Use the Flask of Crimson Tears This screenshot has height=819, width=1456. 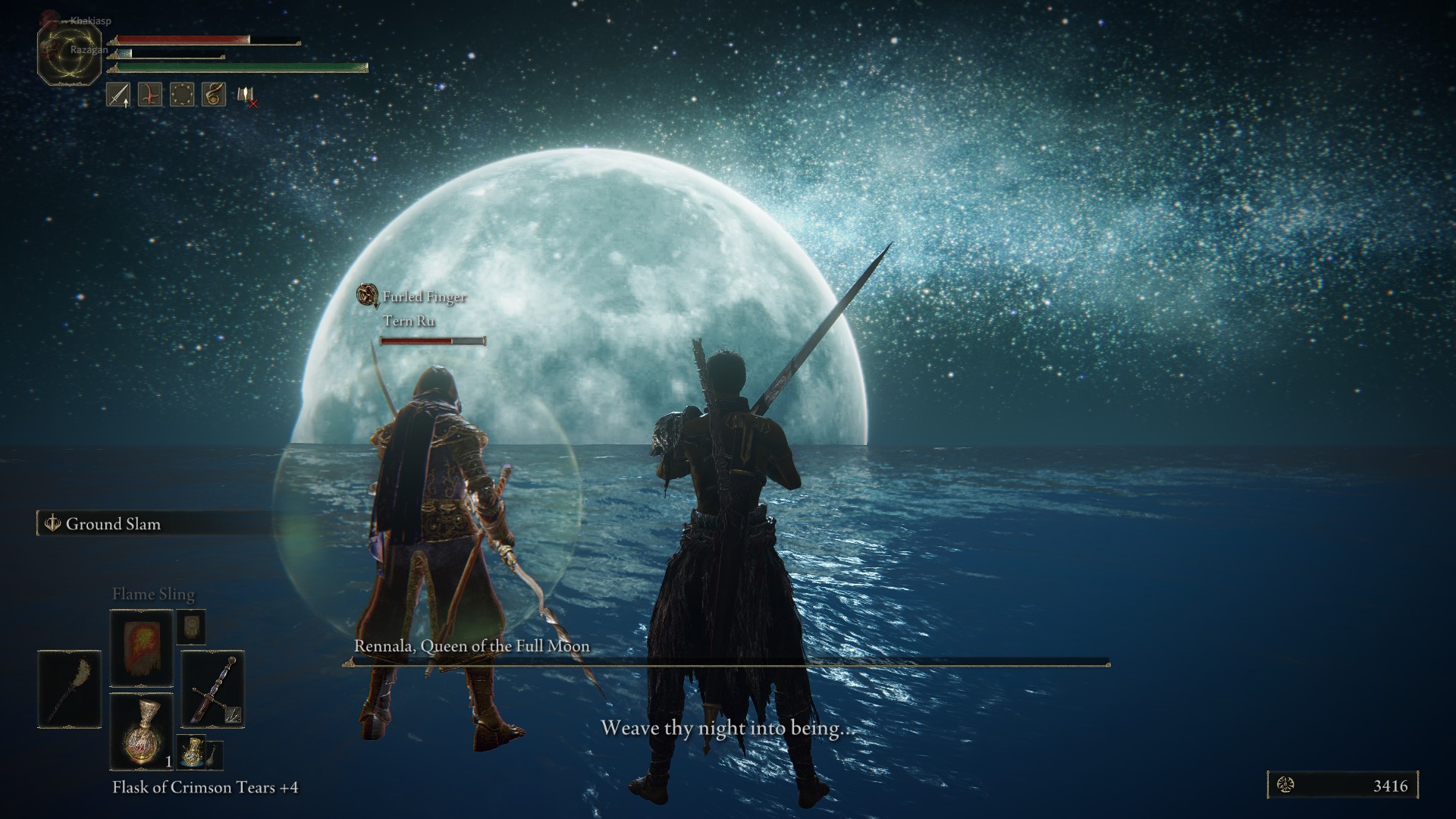pos(142,732)
